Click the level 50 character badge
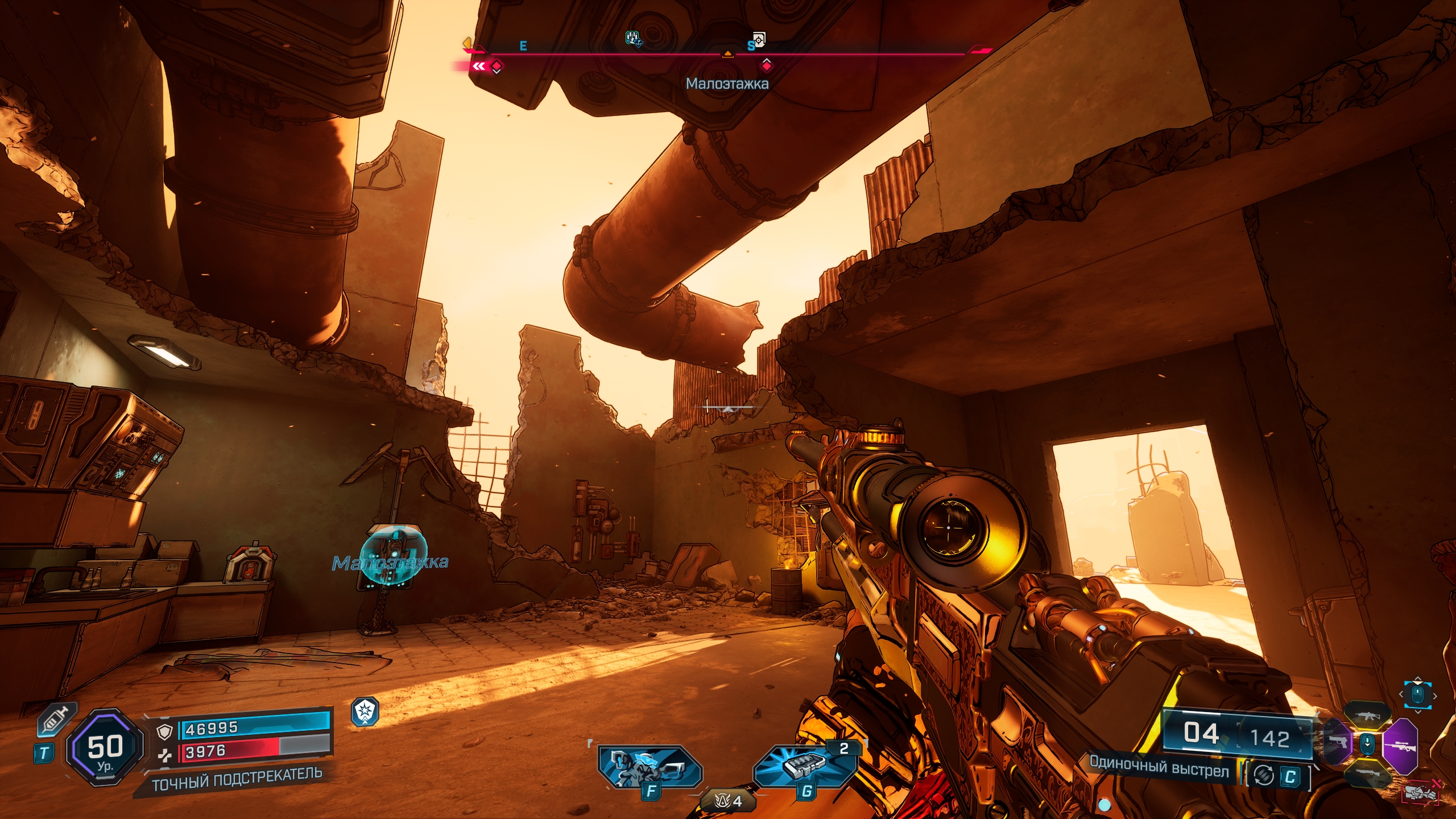Viewport: 1456px width, 819px height. (105, 747)
